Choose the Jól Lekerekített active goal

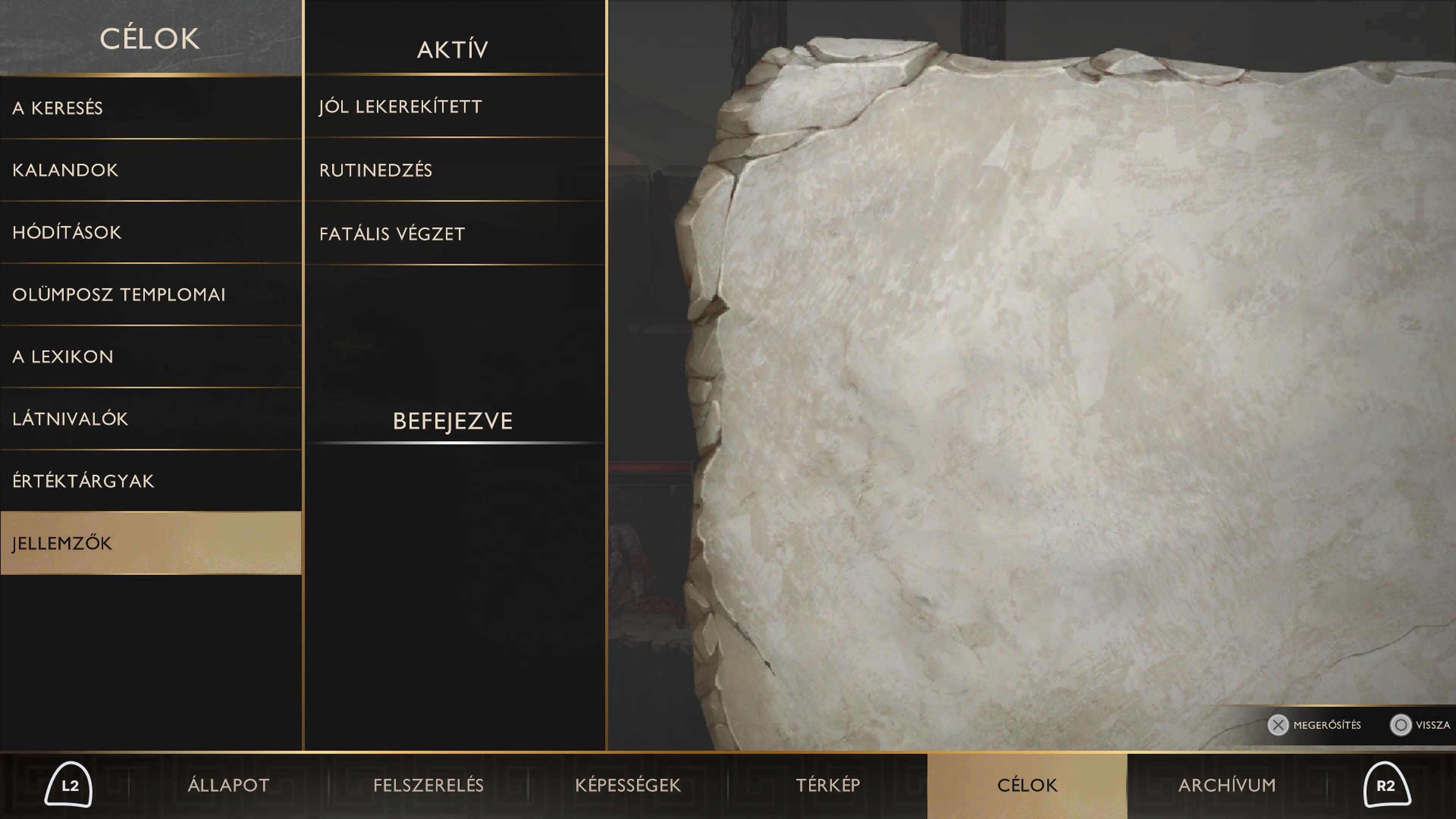pyautogui.click(x=455, y=106)
